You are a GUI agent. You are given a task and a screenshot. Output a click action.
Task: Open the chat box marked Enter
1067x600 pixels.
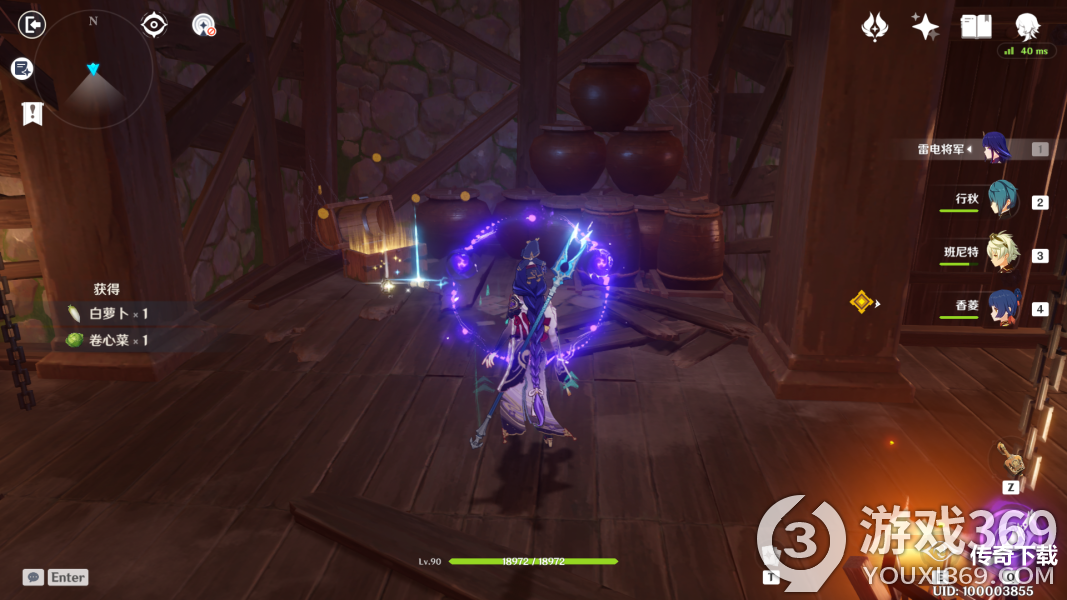click(56, 577)
